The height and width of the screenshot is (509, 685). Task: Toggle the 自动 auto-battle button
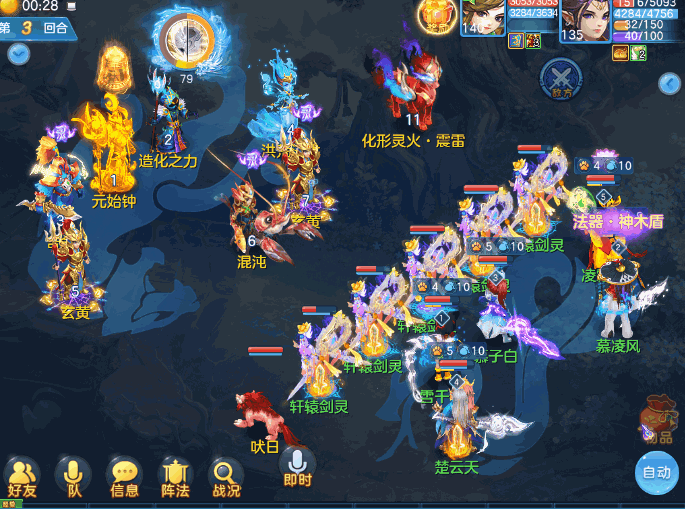[656, 473]
